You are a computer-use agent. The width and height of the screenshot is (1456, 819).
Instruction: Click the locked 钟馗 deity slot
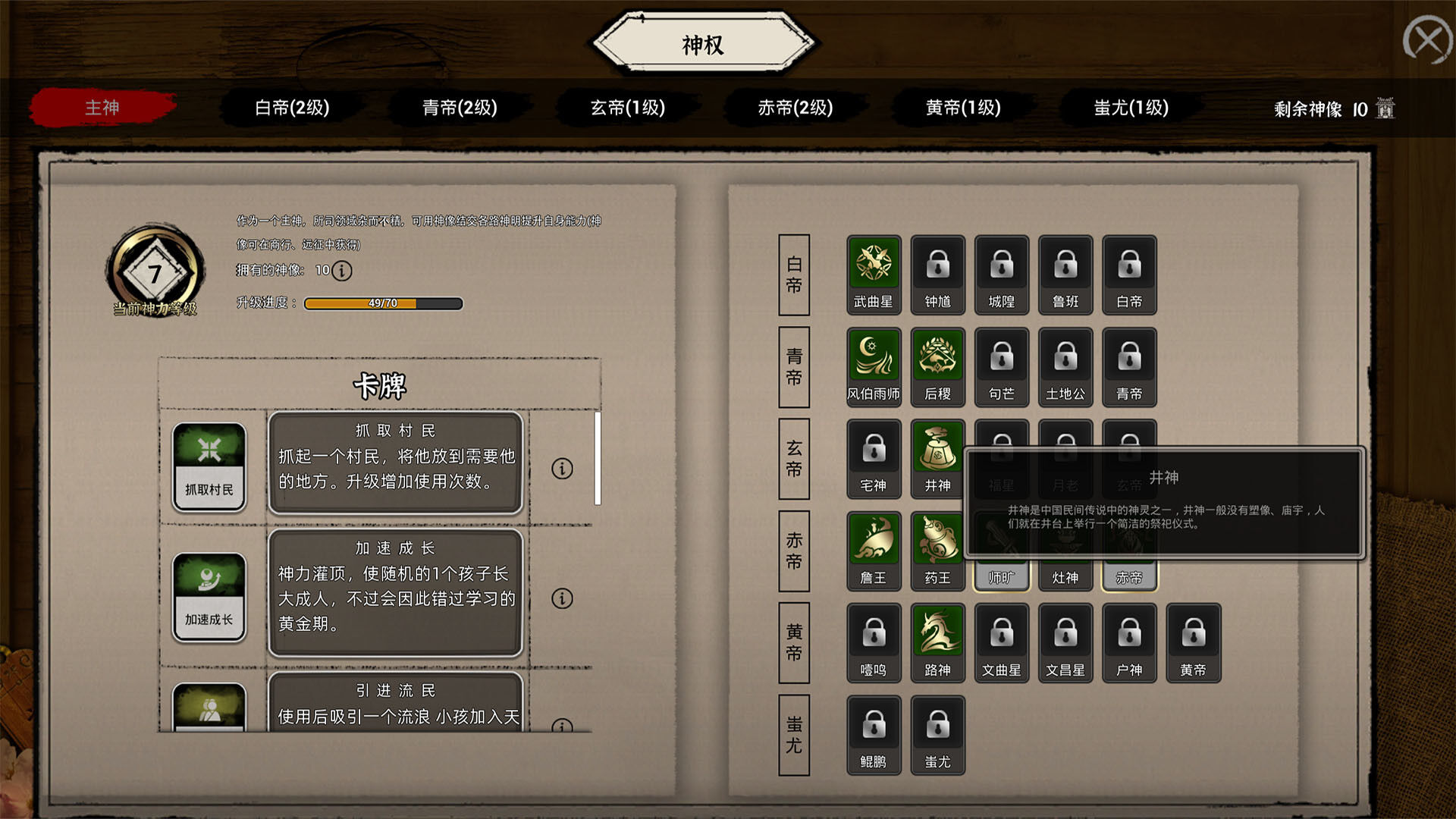937,267
